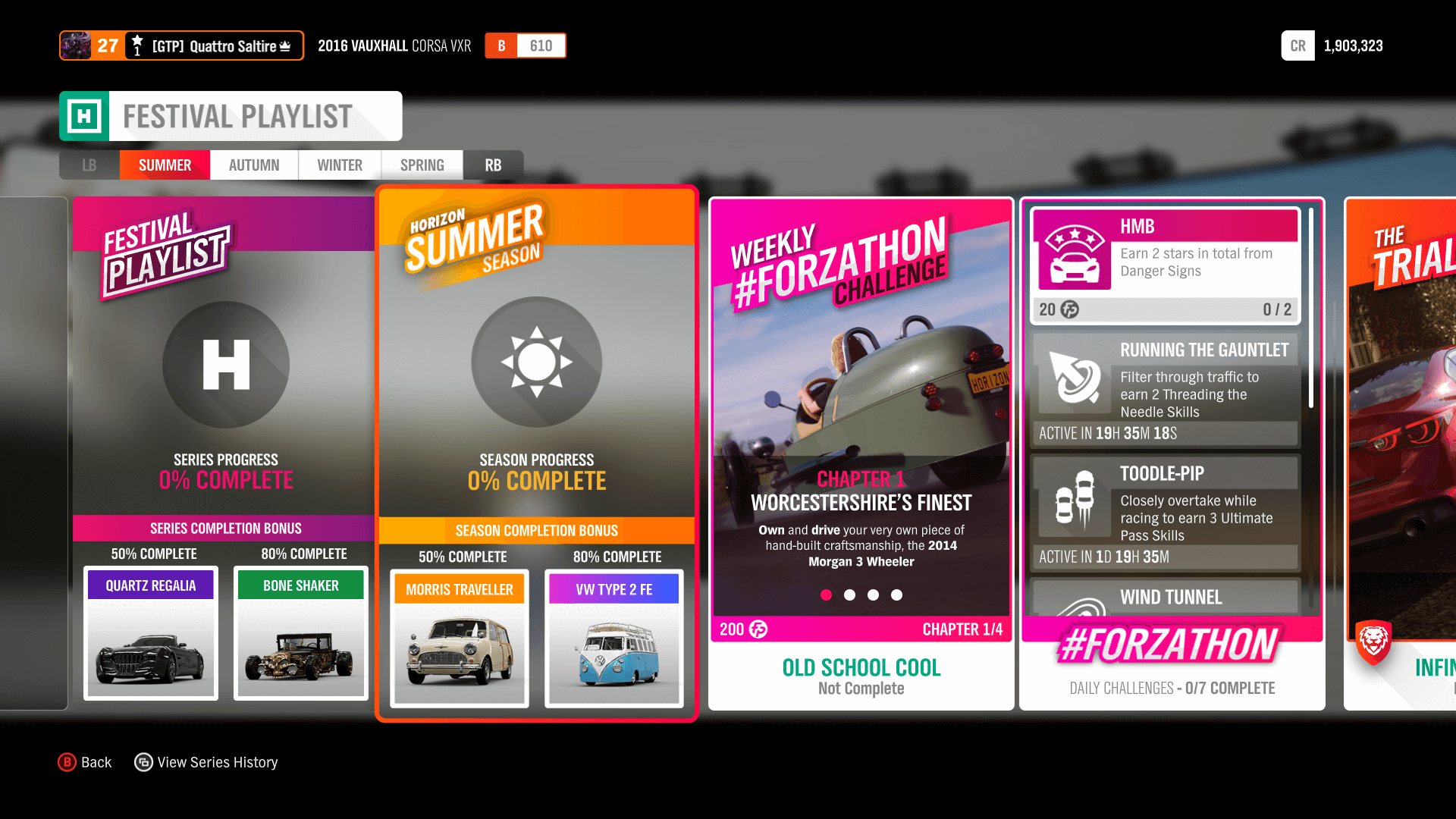Click the player avatar at top left
Viewport: 1456px width, 819px height.
(x=75, y=45)
